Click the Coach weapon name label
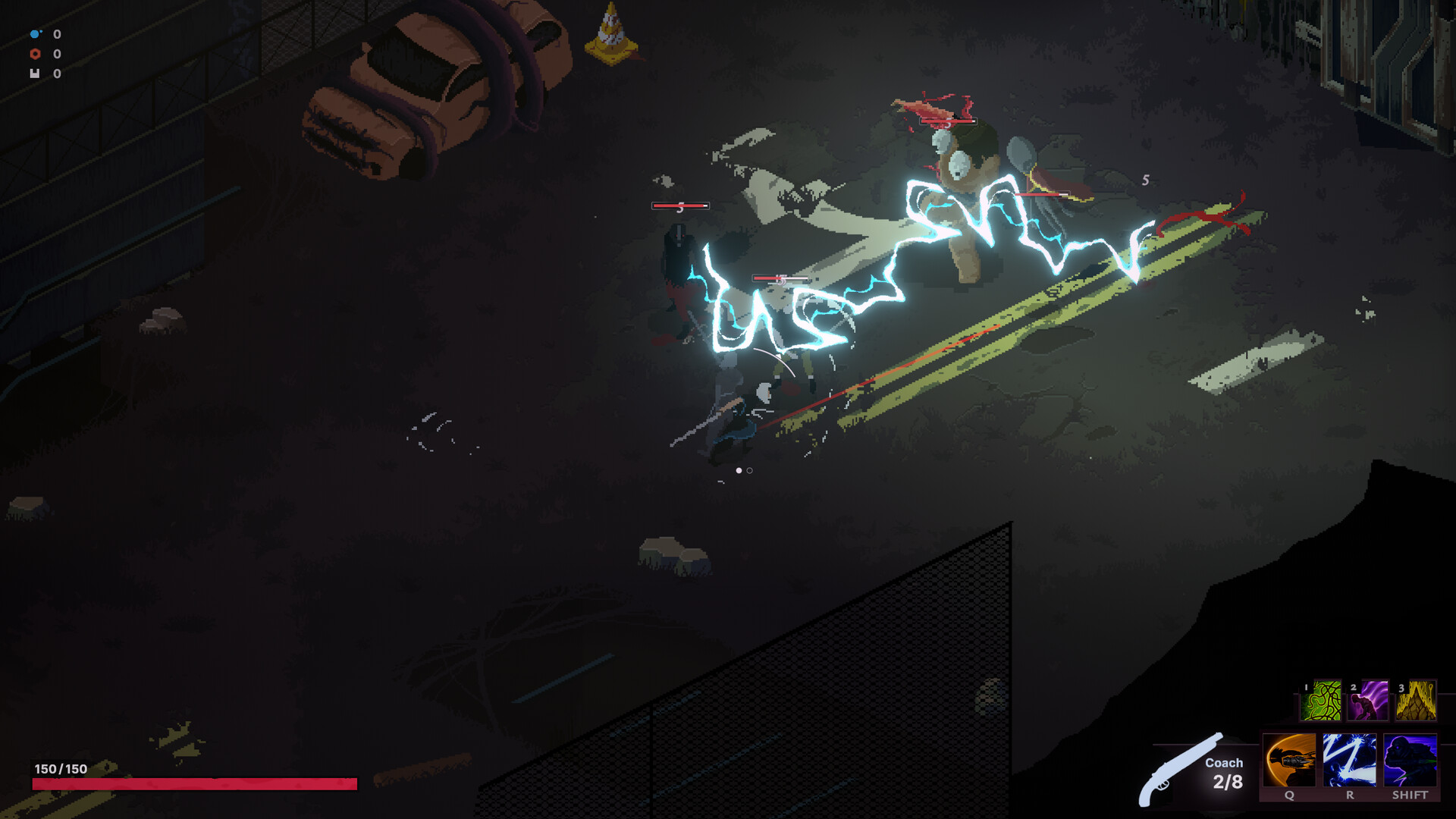This screenshot has height=819, width=1456. point(1223,764)
